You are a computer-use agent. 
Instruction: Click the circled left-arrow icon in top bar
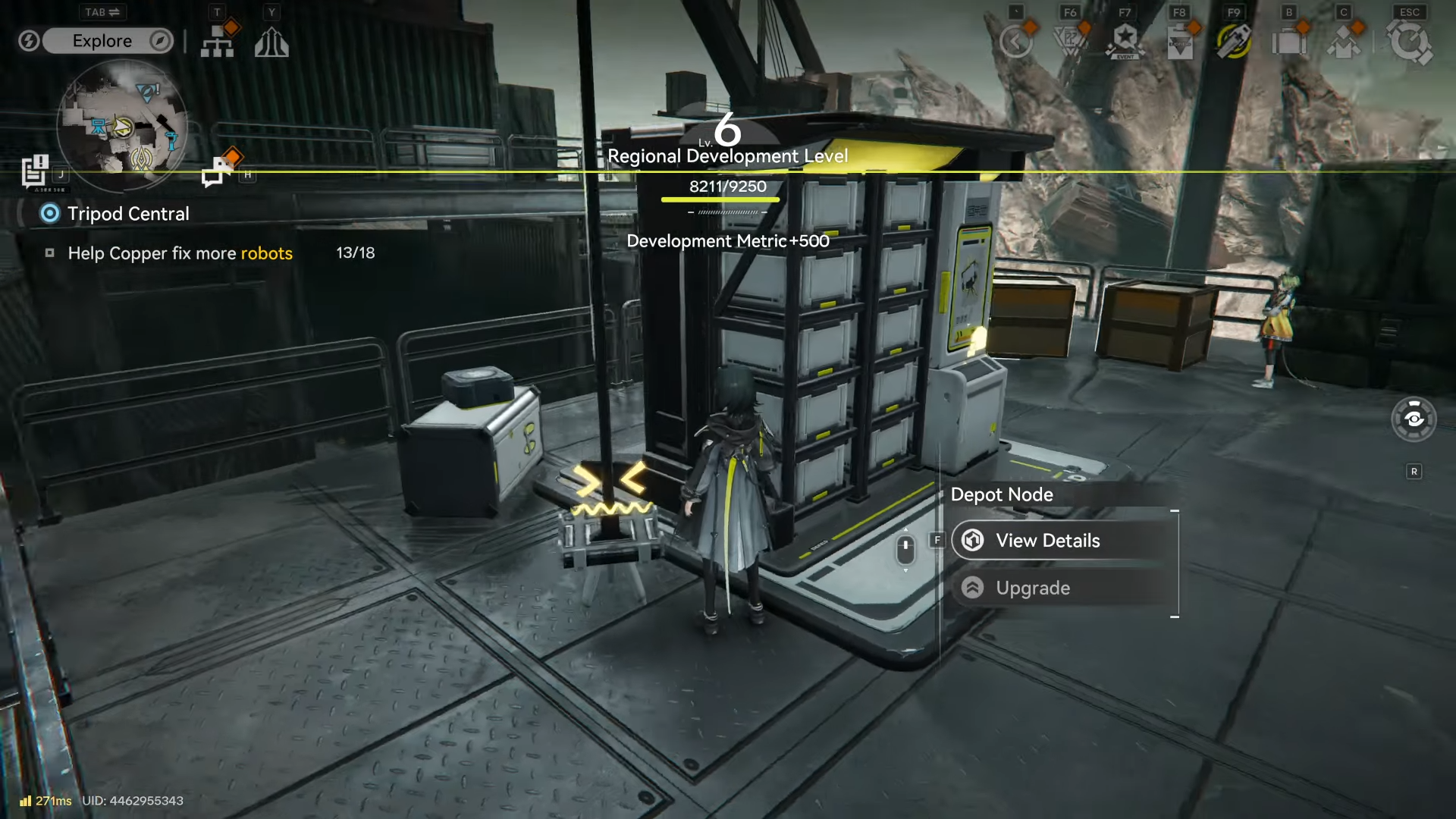coord(1016,42)
